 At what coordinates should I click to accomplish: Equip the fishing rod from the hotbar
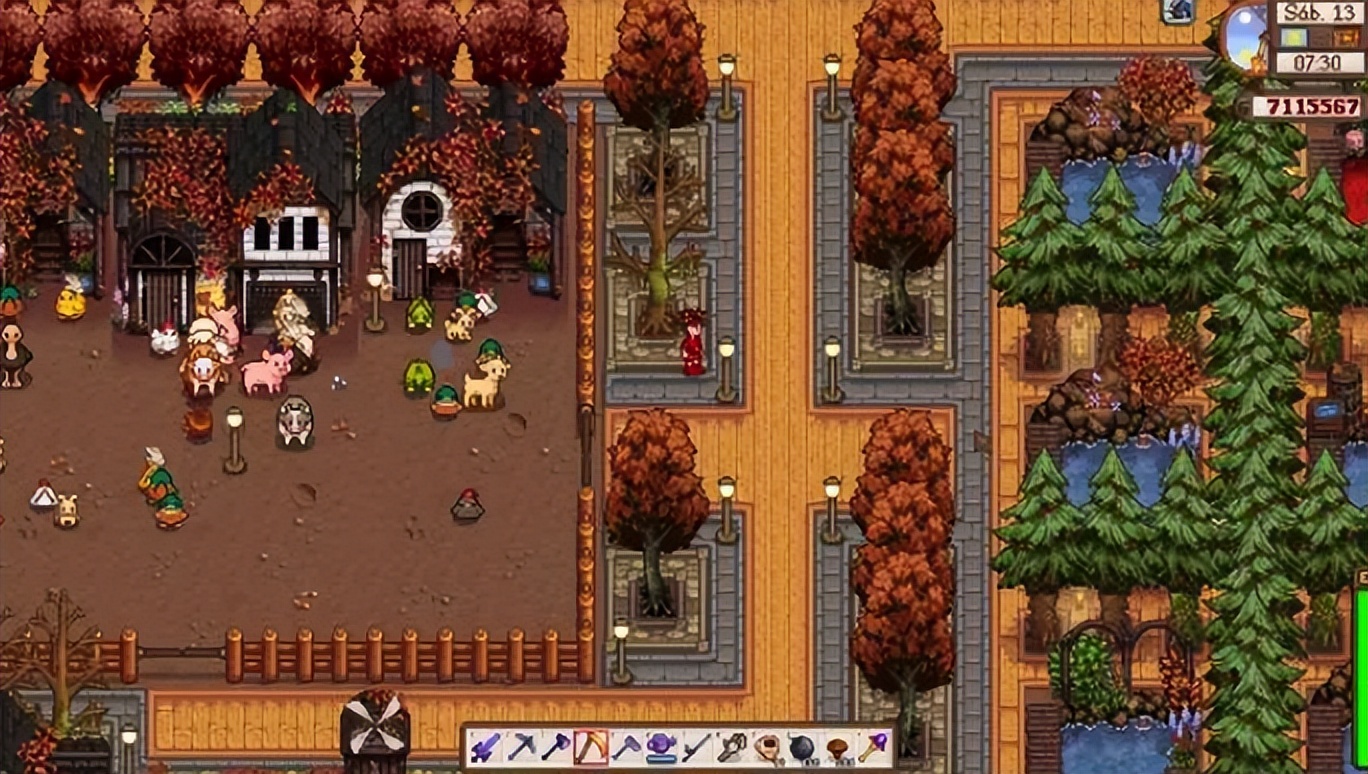(697, 748)
